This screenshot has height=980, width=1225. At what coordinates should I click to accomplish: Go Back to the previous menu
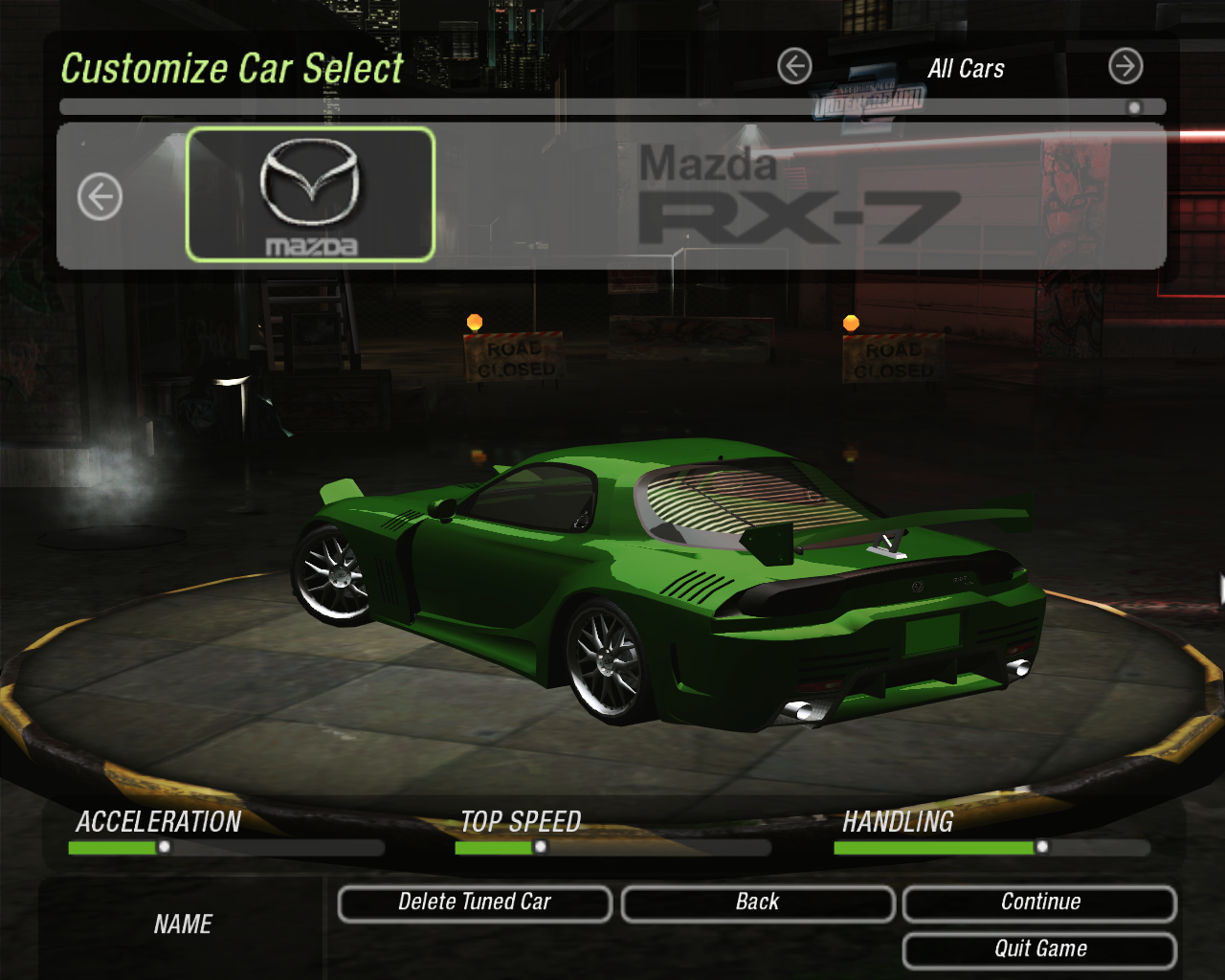pyautogui.click(x=757, y=903)
